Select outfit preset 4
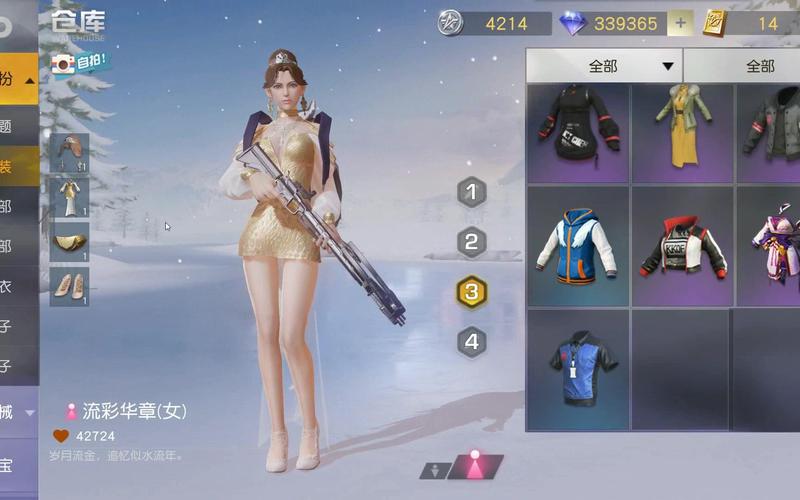Screen dimensions: 800x500 pyautogui.click(x=472, y=342)
